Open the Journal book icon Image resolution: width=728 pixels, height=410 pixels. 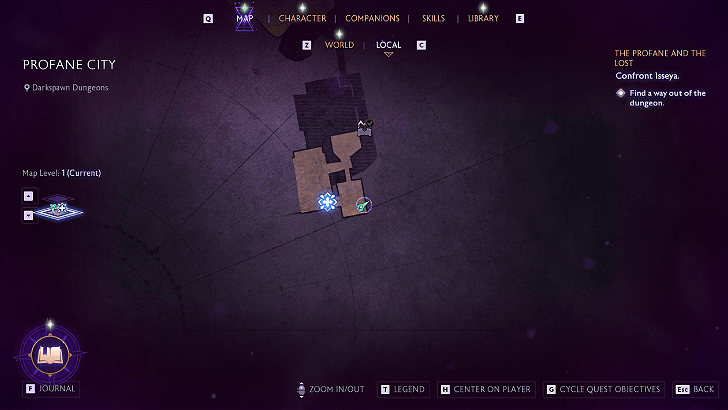point(49,353)
